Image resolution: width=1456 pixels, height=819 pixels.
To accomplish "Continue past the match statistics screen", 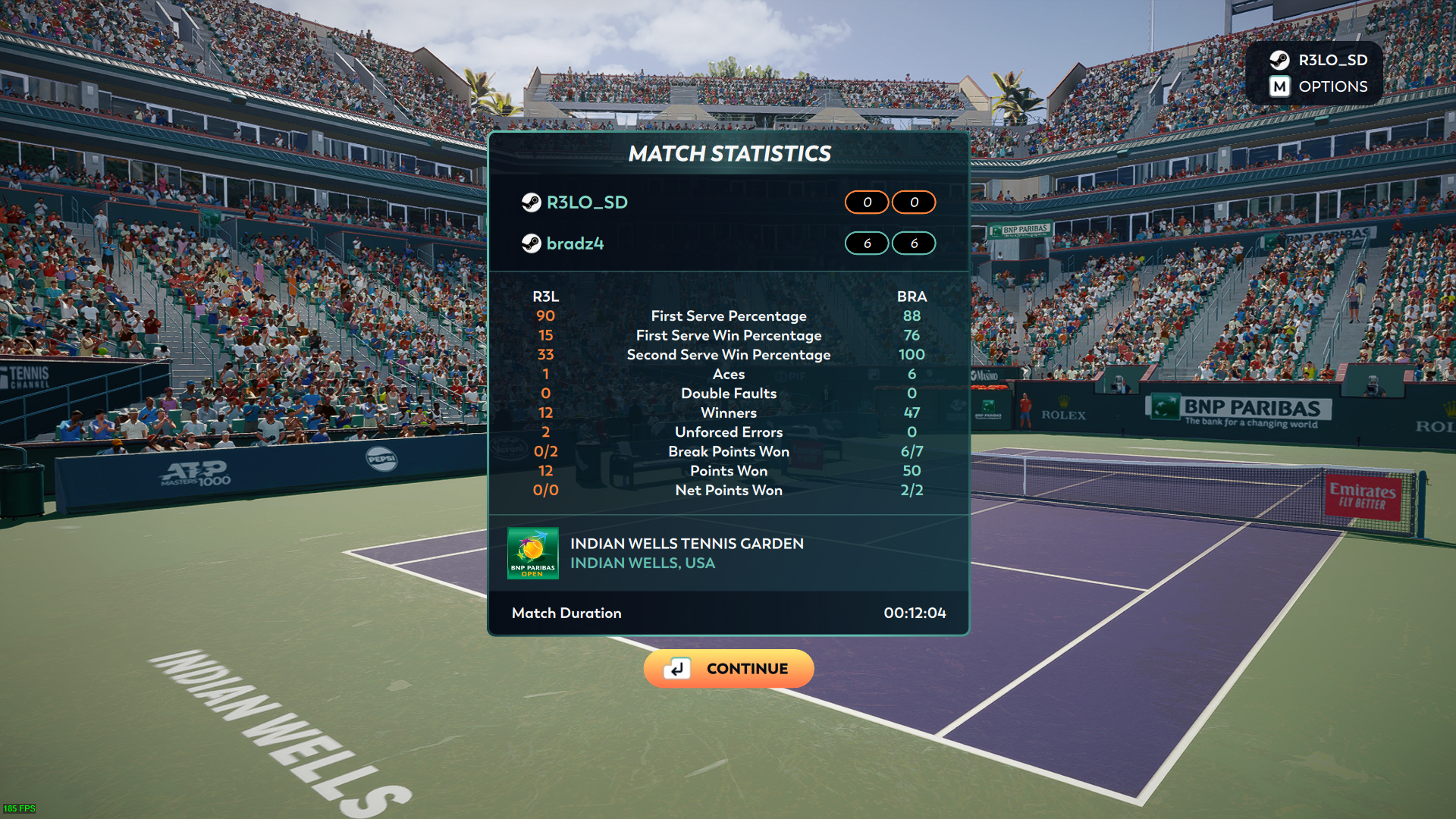I will click(728, 668).
